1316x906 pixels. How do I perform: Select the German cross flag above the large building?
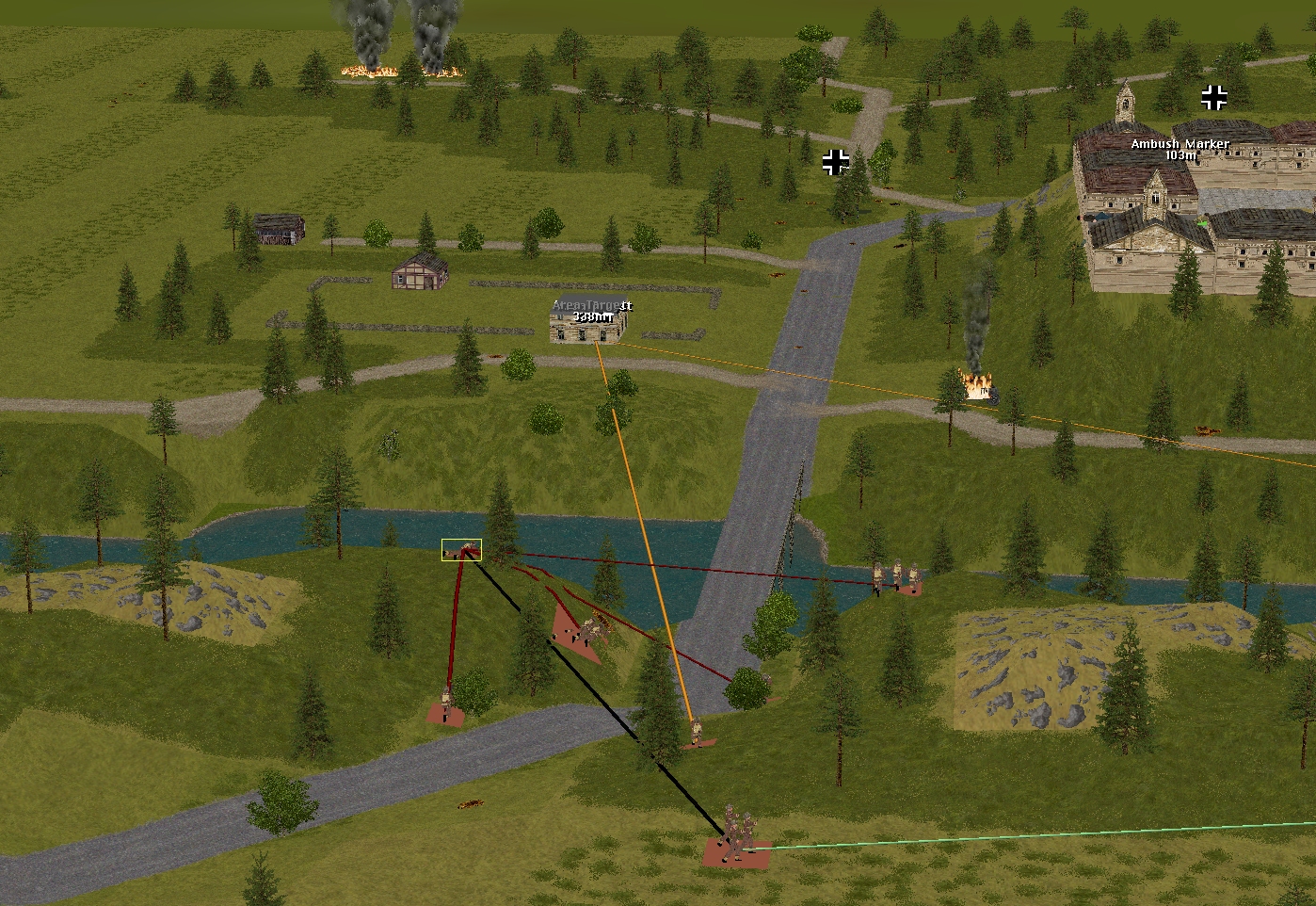point(1214,96)
